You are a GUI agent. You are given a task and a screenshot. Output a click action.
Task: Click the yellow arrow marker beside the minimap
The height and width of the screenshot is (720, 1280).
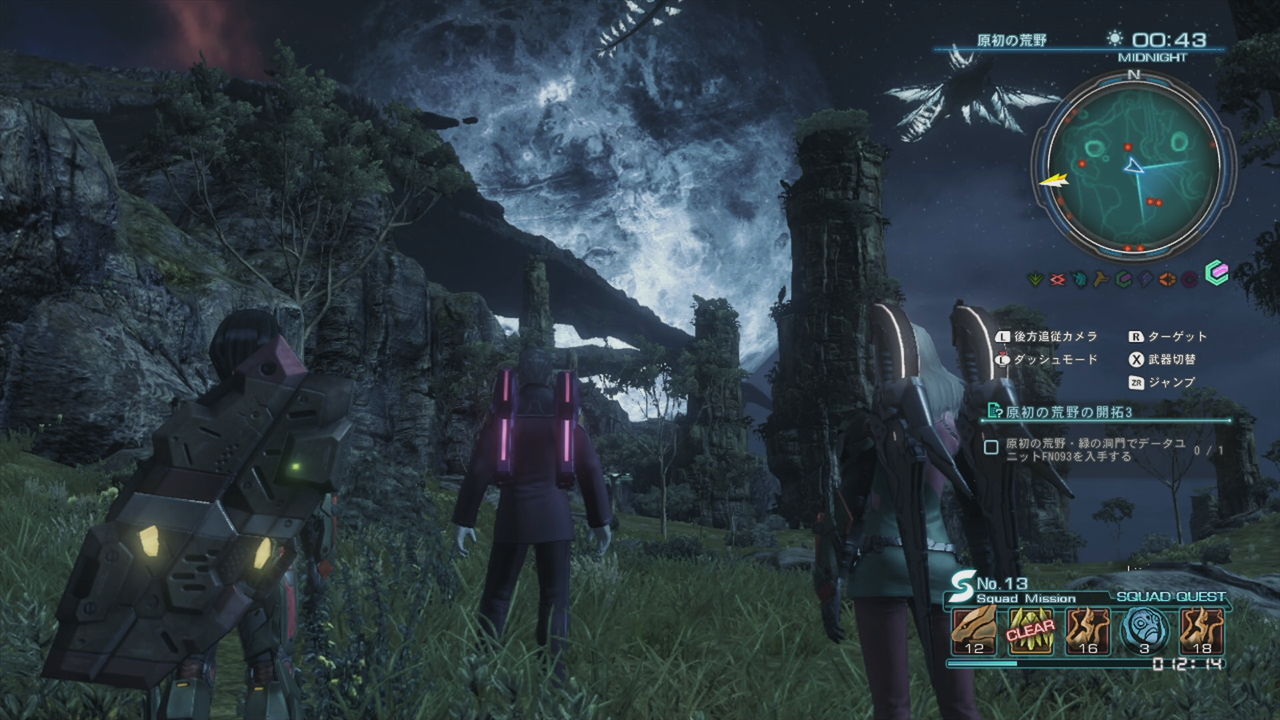point(1053,180)
